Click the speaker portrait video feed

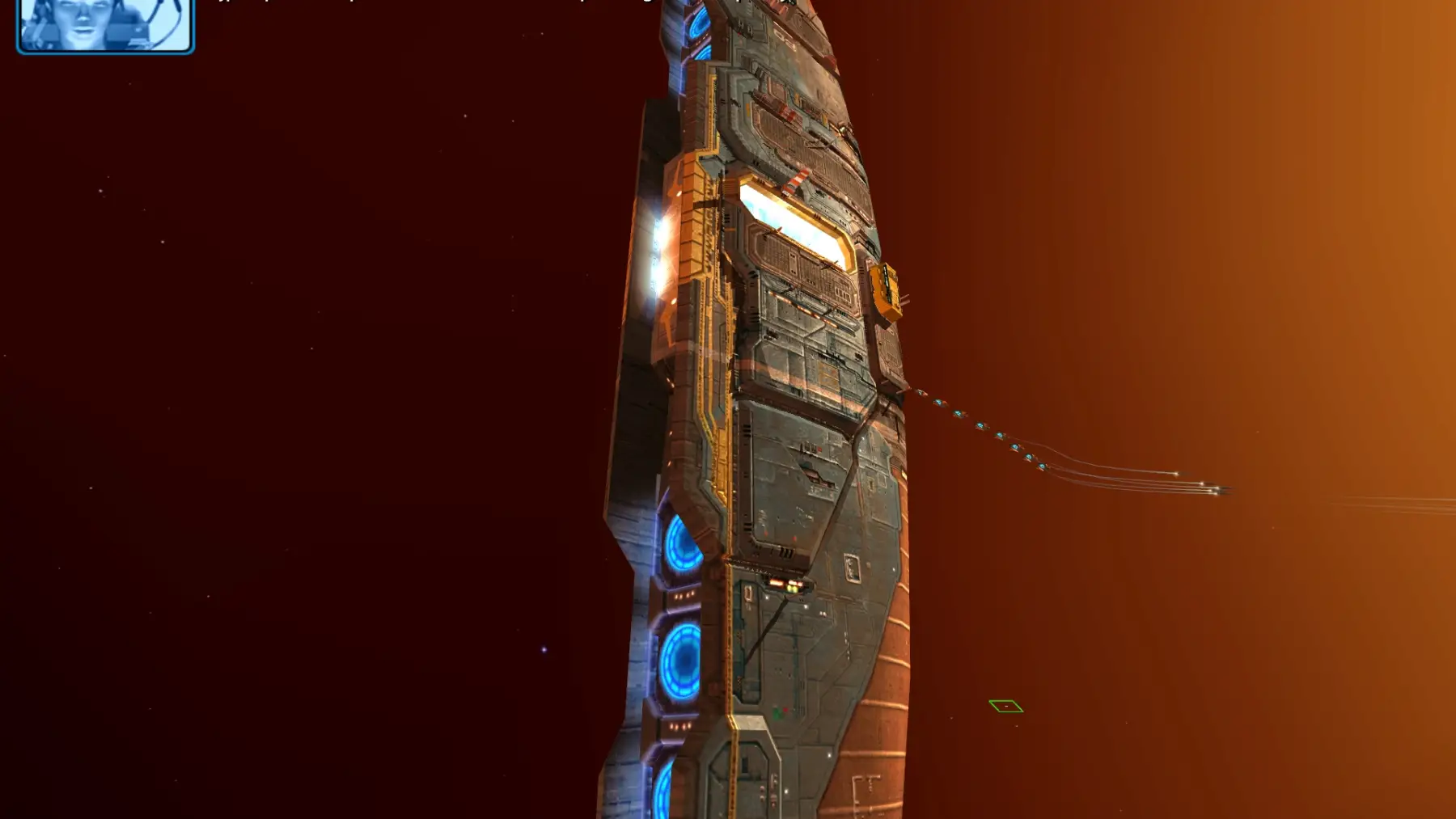pyautogui.click(x=105, y=24)
